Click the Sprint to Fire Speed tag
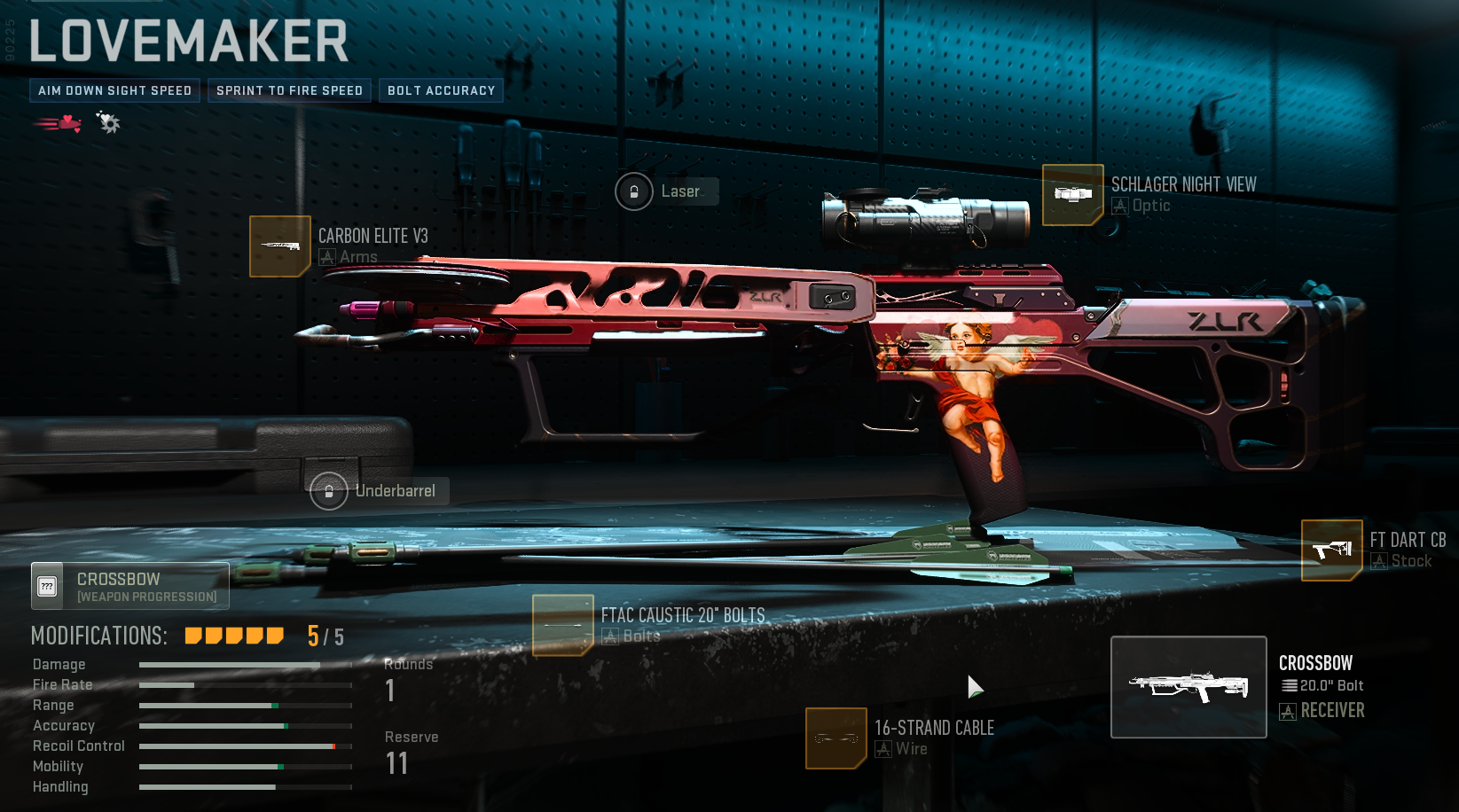The height and width of the screenshot is (812, 1459). pyautogui.click(x=289, y=90)
